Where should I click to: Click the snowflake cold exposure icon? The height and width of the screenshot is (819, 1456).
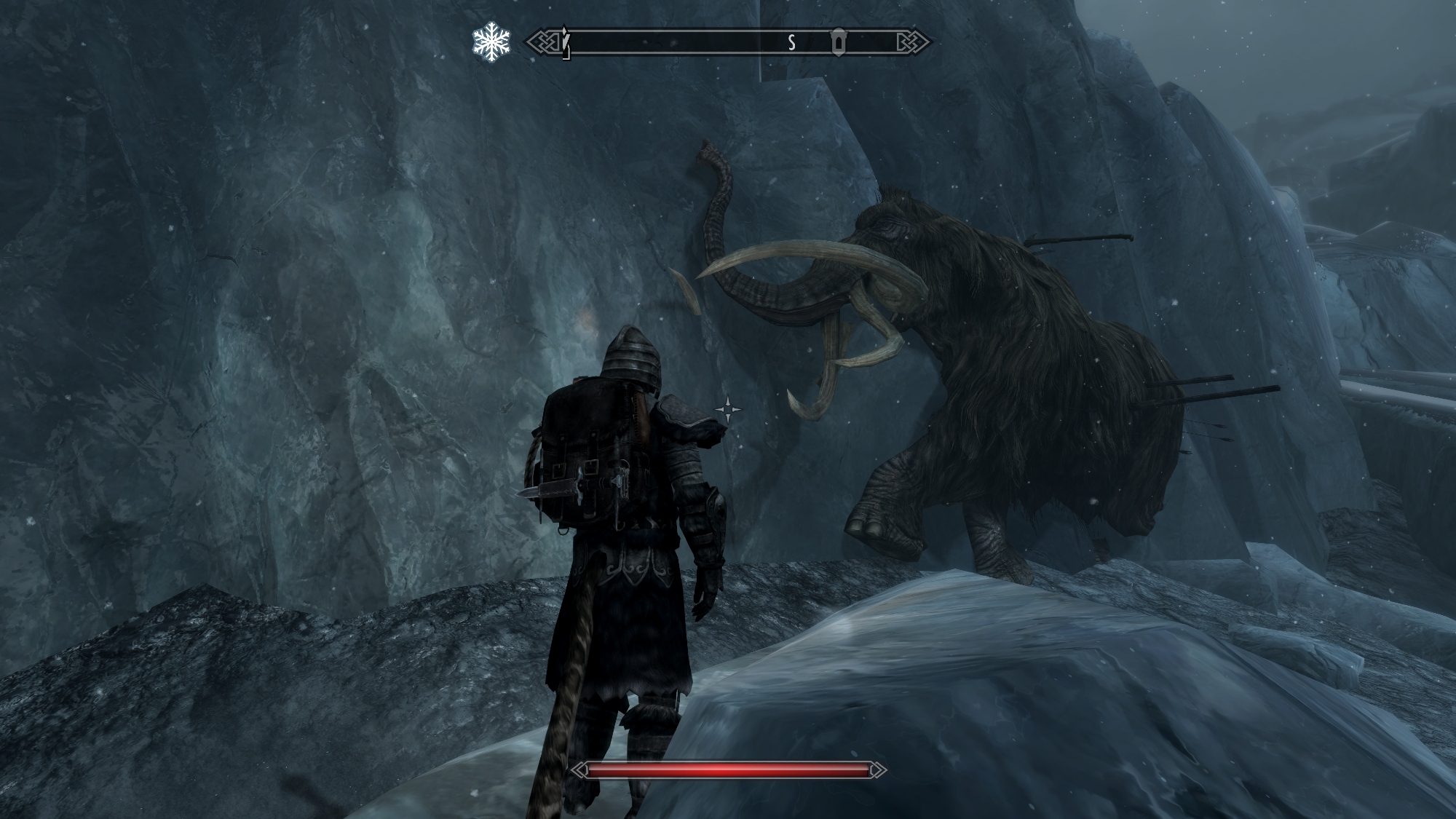pos(491,42)
